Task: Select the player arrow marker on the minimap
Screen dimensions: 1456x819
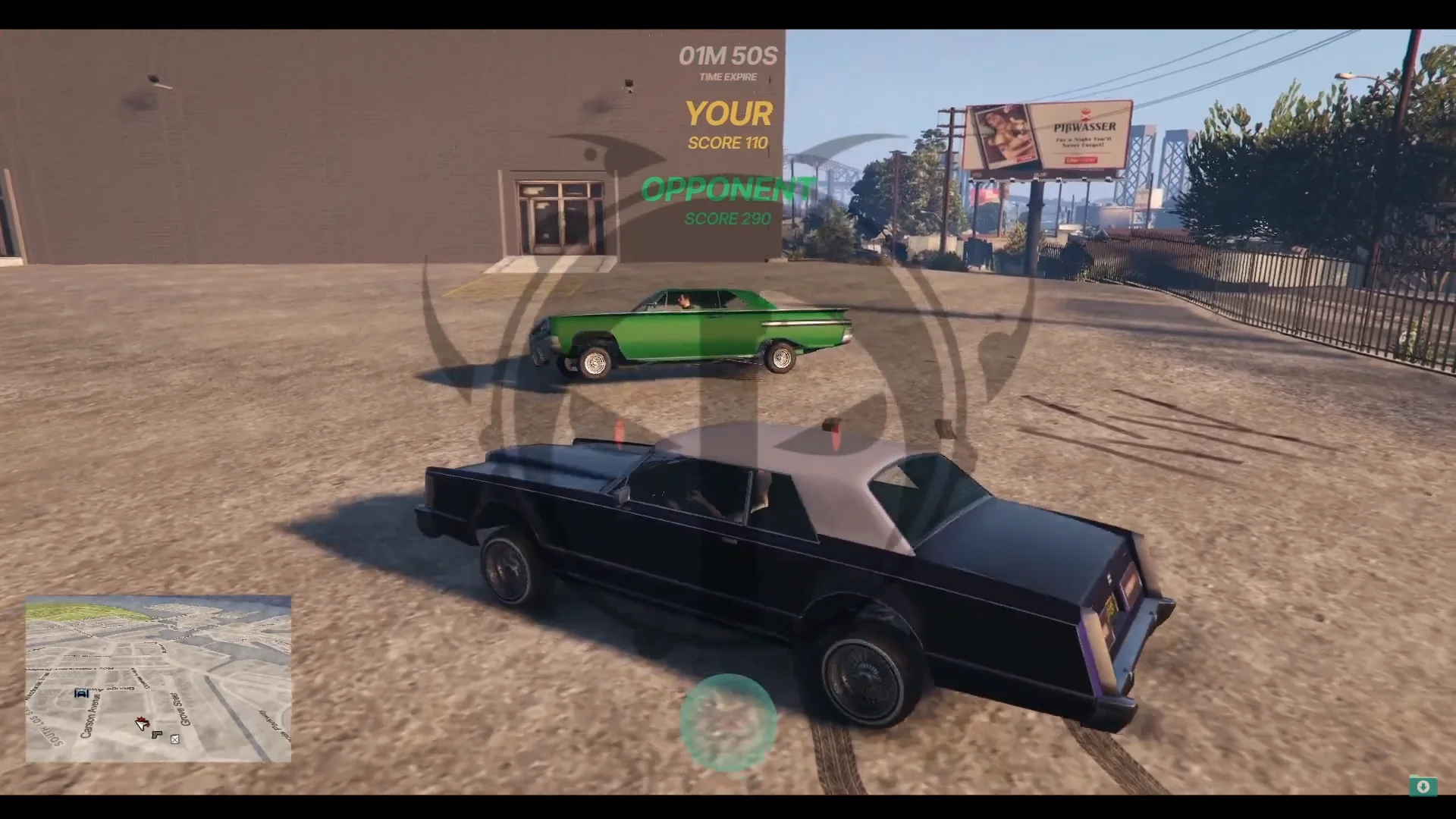Action: [141, 726]
